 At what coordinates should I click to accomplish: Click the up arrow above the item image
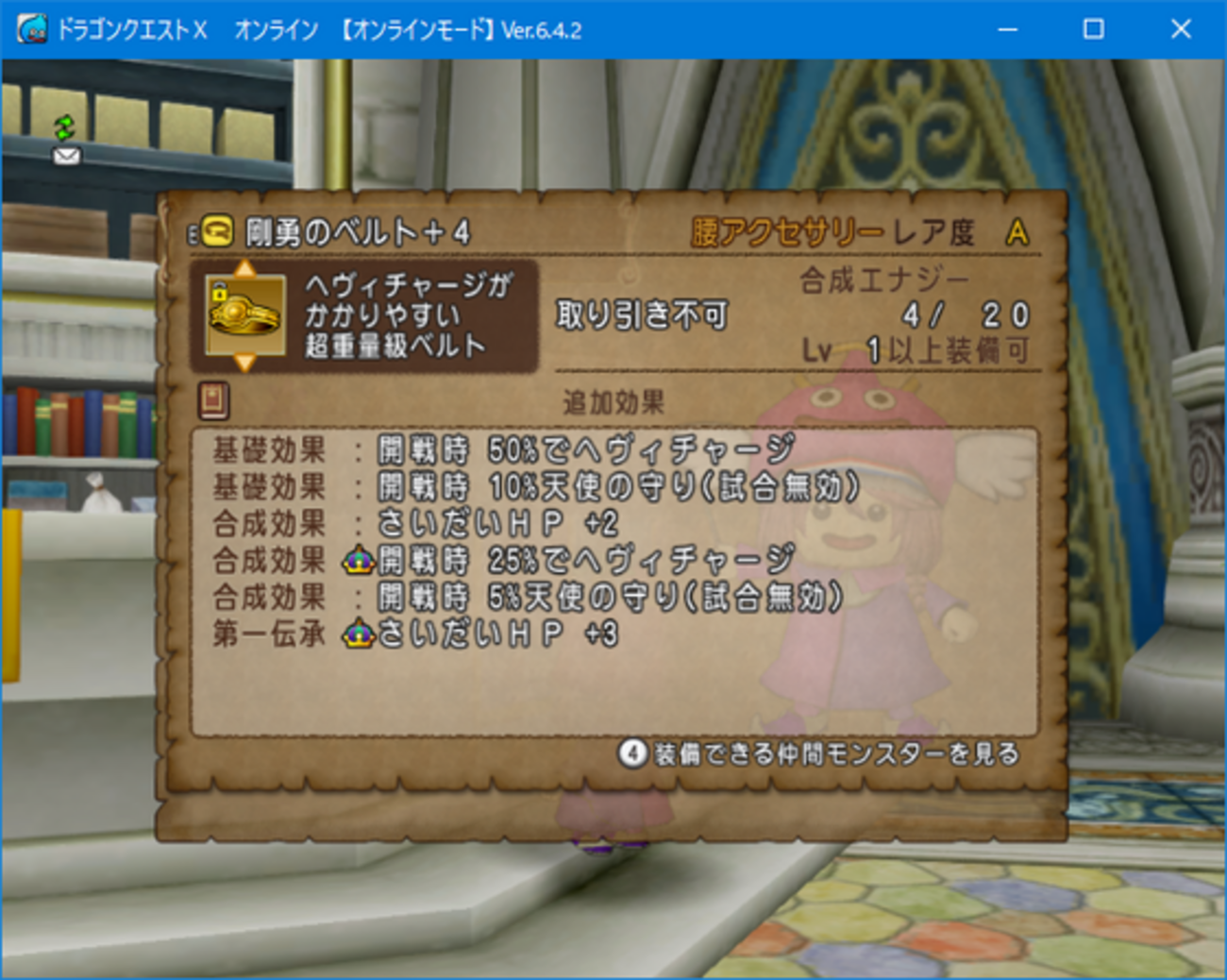247,268
